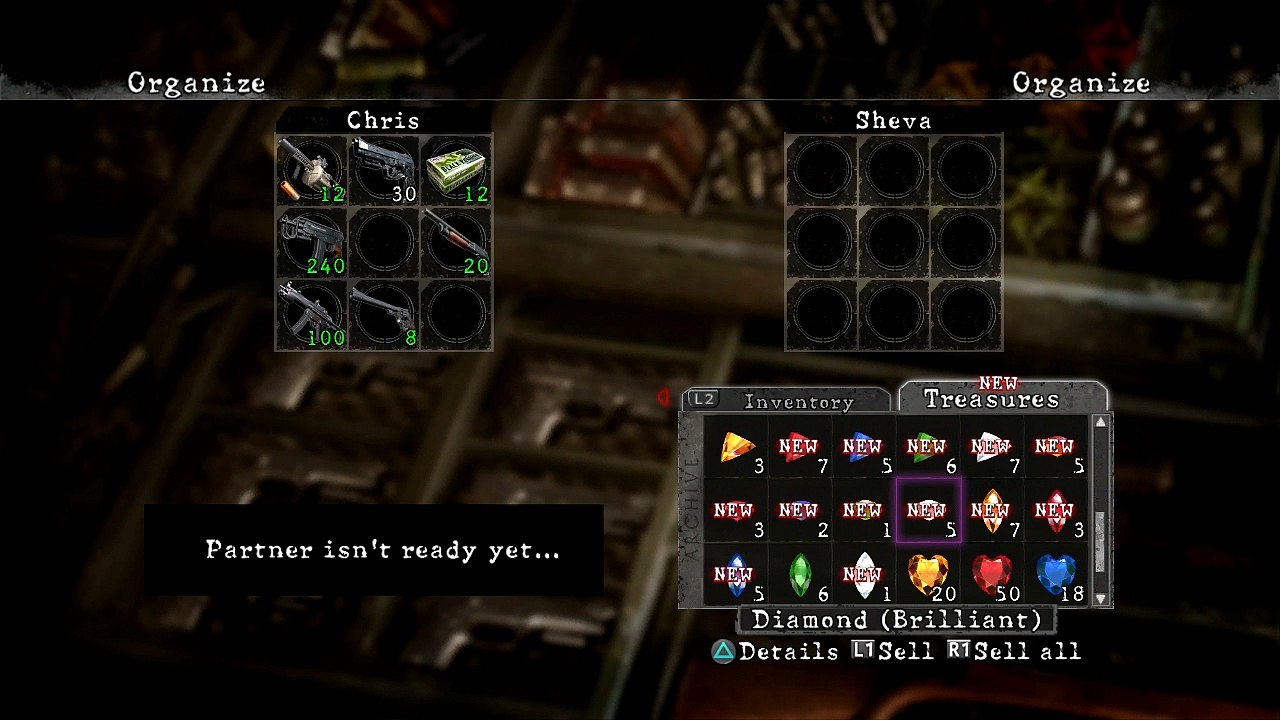Select Chris's grenade launcher slot
Viewport: 1280px width, 720px height.
[311, 170]
